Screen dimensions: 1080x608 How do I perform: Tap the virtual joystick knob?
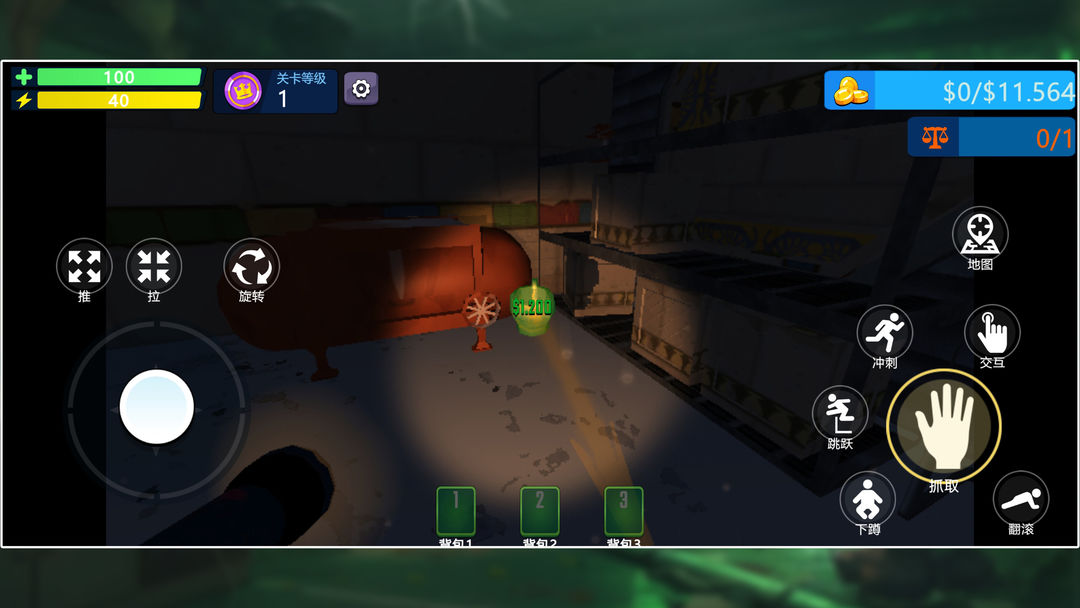(157, 407)
